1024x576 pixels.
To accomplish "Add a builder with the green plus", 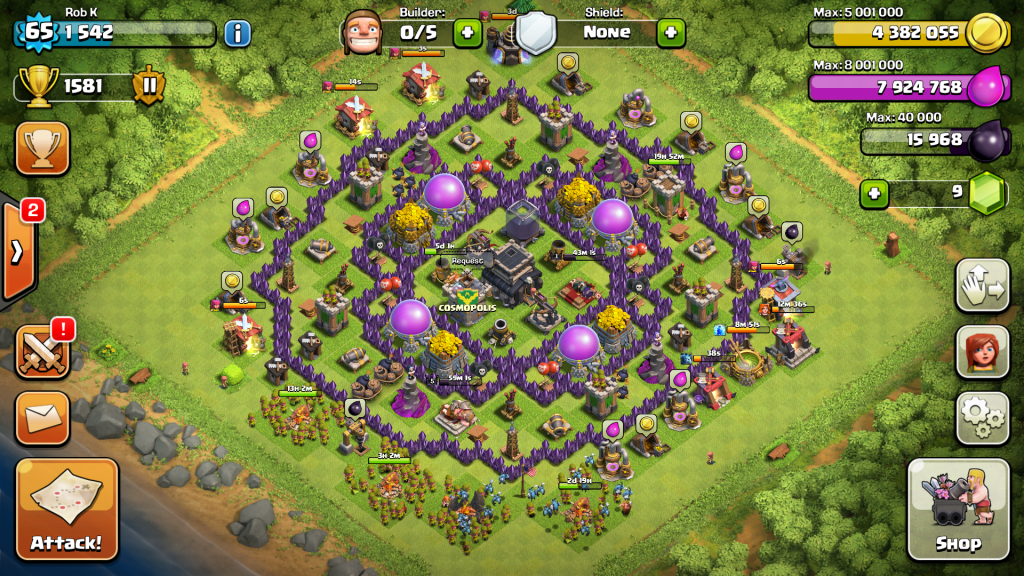I will [x=467, y=33].
